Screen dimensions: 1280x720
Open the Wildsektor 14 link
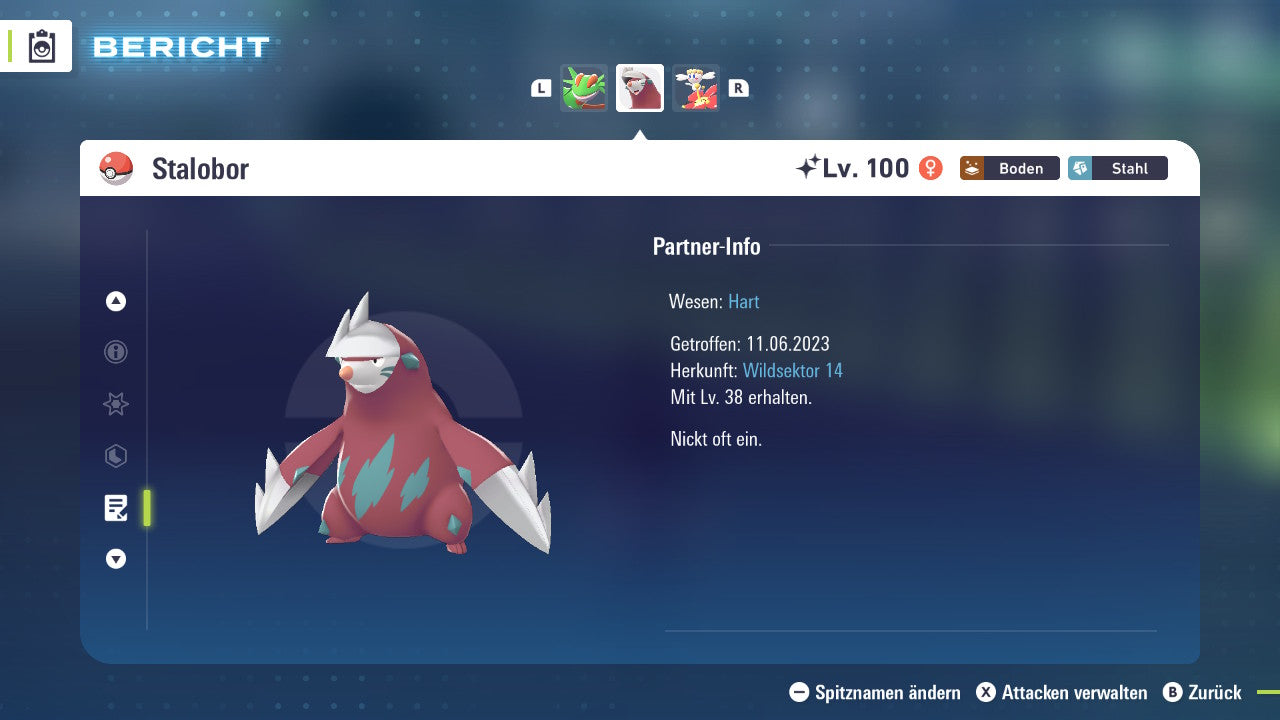[x=793, y=370]
